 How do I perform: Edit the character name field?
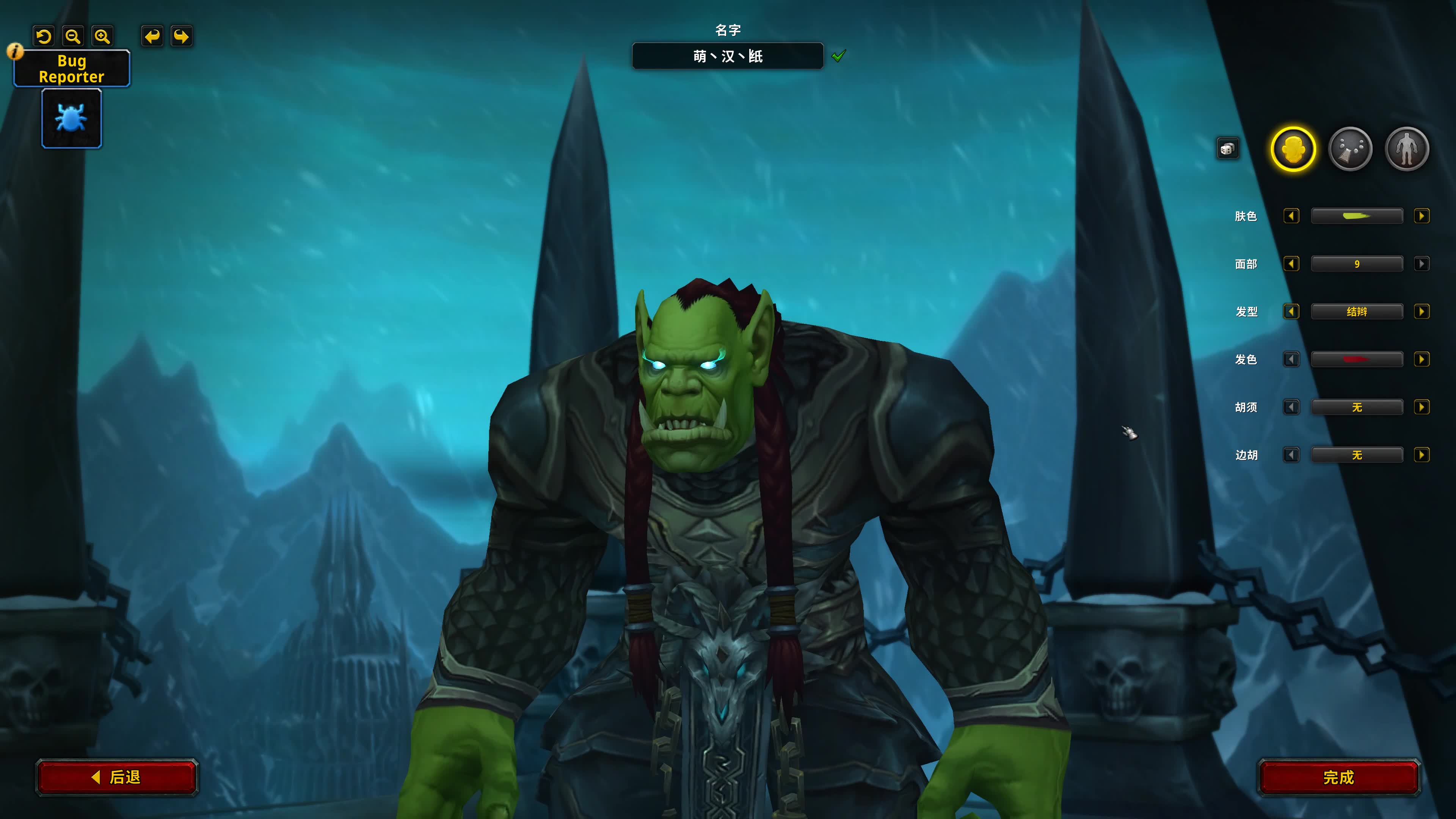[728, 56]
